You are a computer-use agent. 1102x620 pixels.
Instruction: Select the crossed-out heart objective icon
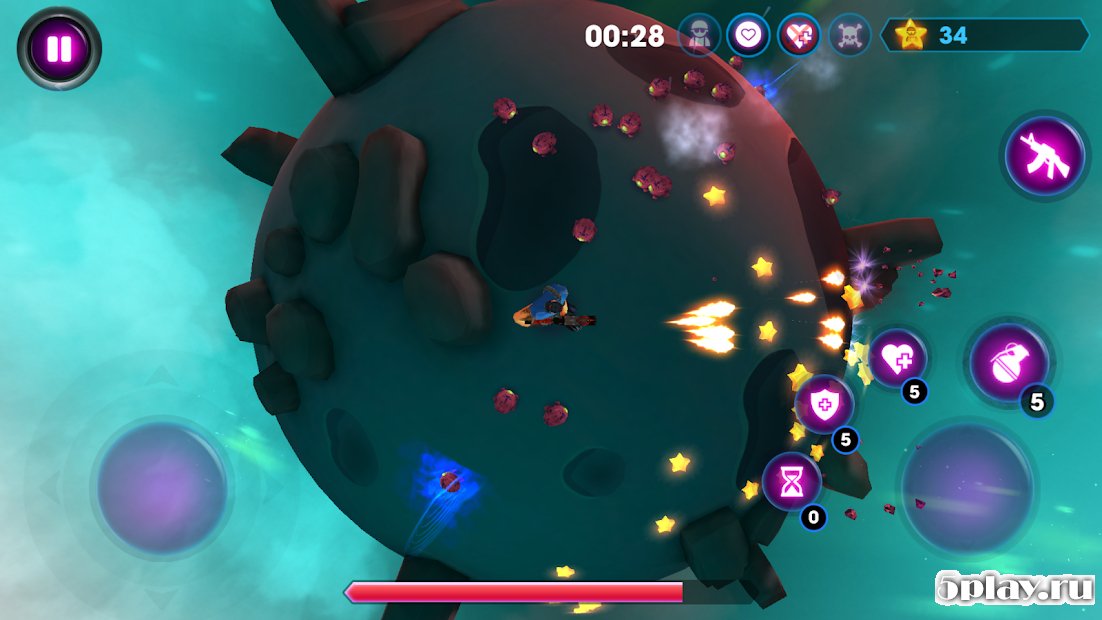coord(798,36)
